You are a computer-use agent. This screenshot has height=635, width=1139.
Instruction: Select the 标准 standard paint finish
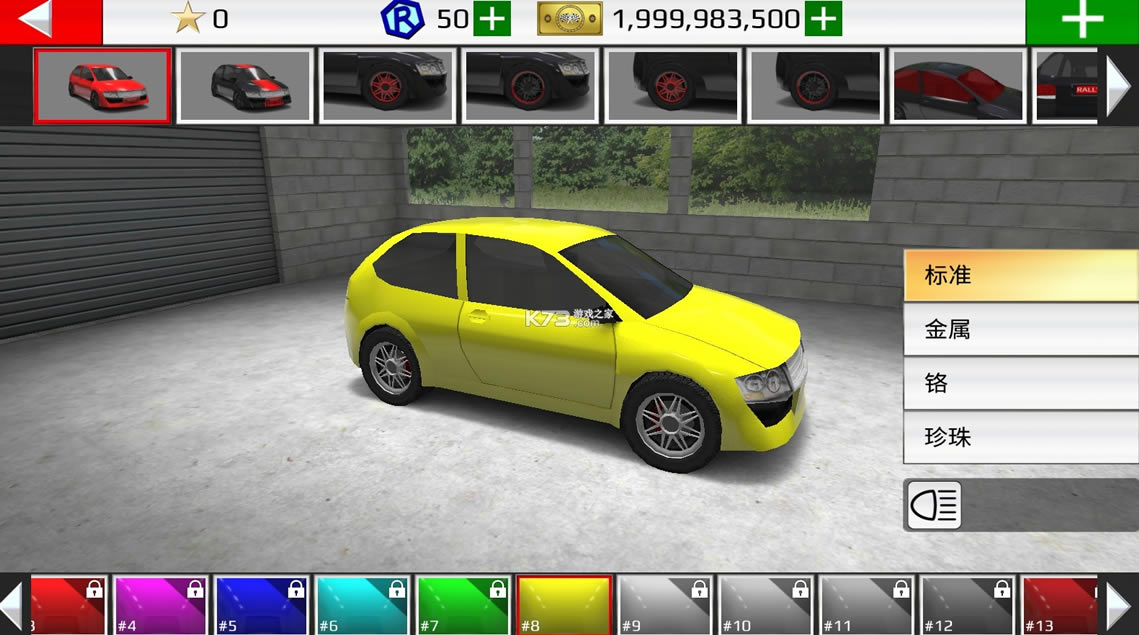1020,275
